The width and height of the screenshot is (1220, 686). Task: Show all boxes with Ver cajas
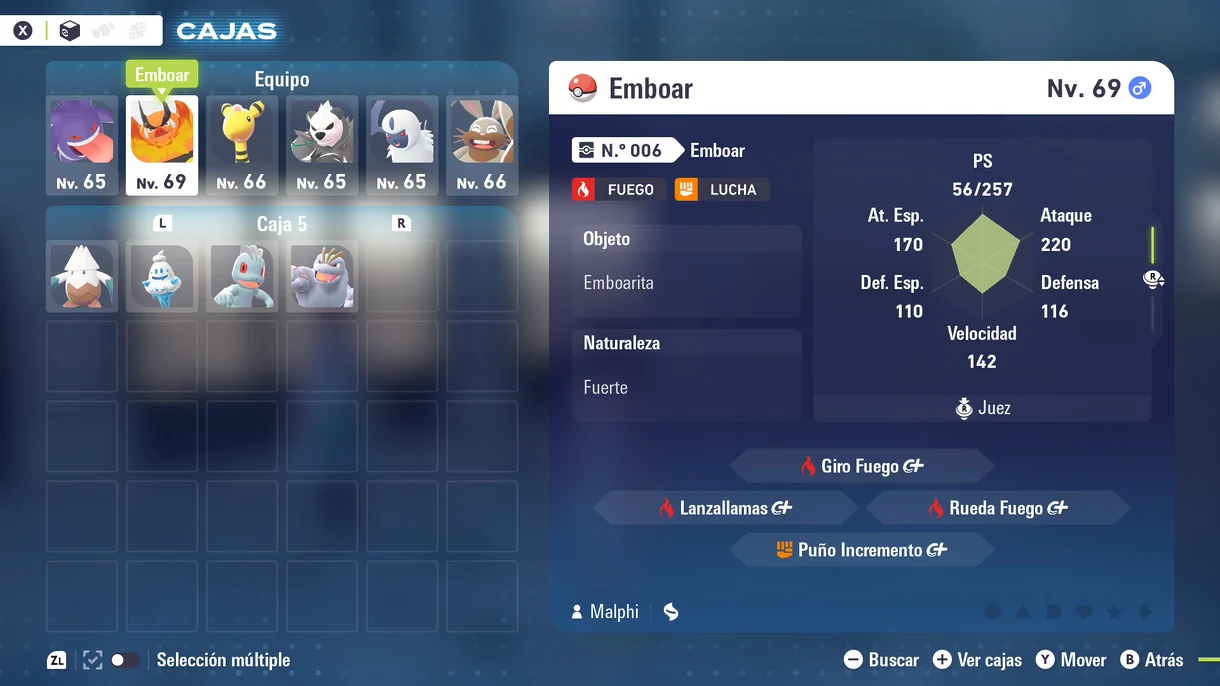point(977,660)
